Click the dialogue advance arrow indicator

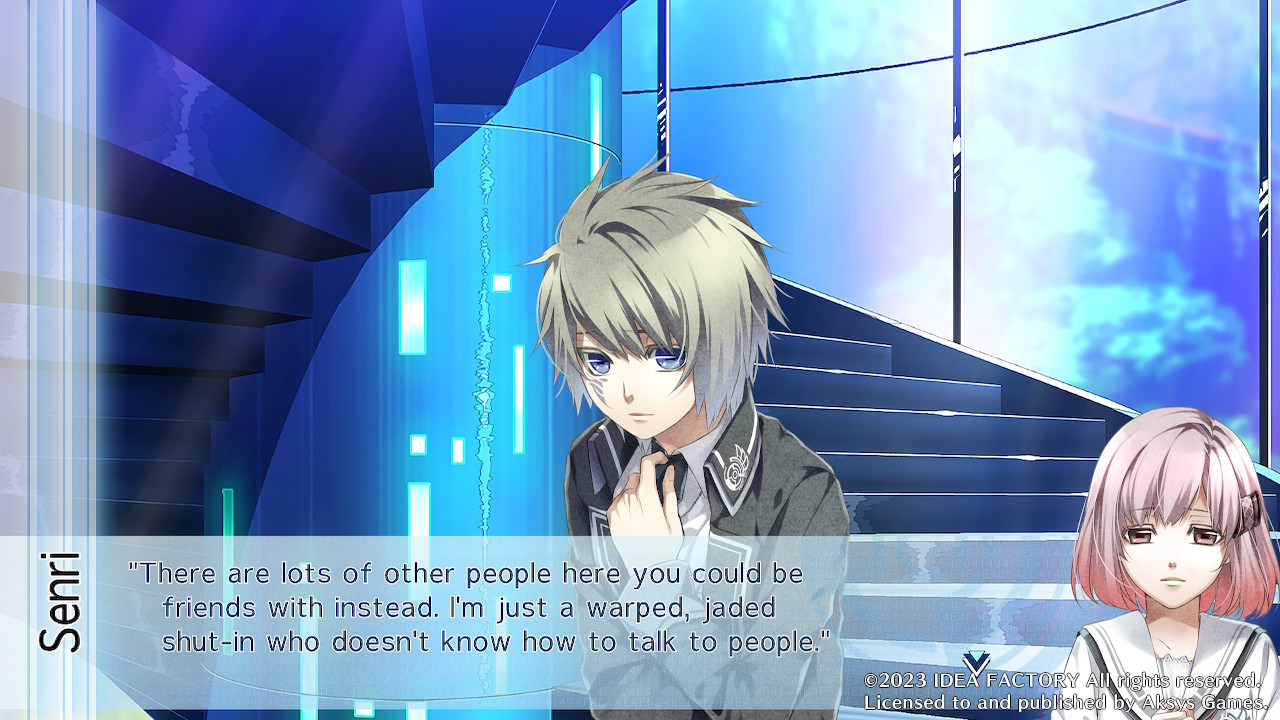(976, 662)
